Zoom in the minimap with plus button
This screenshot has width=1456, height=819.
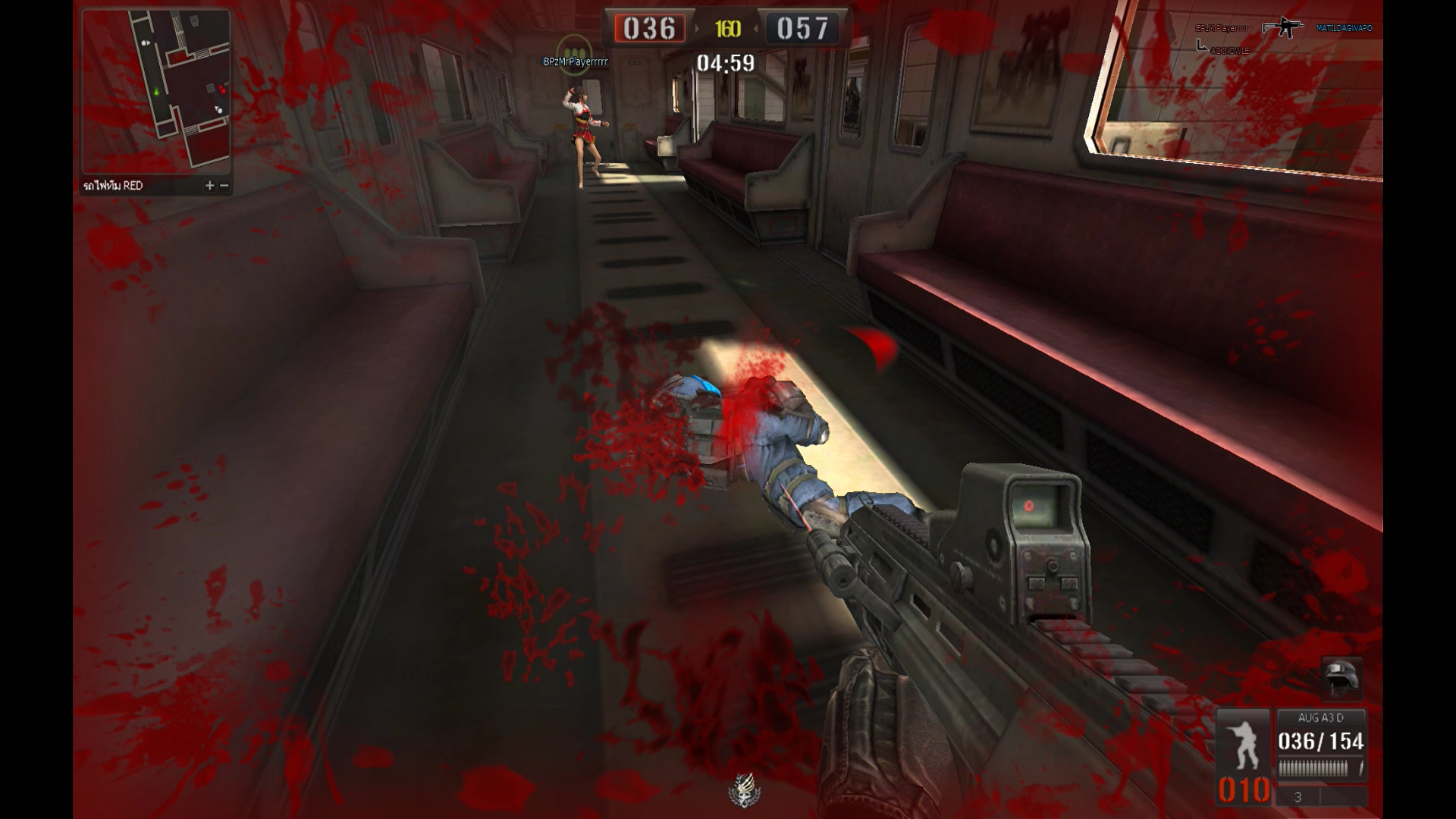210,186
